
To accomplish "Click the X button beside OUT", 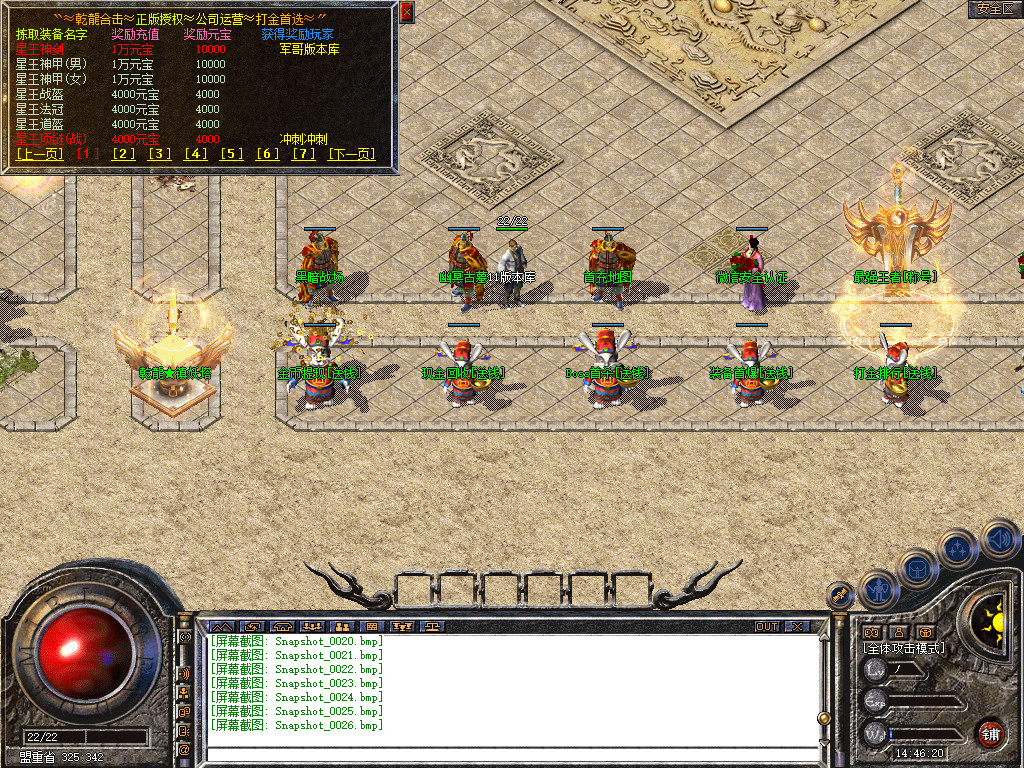I will [796, 626].
